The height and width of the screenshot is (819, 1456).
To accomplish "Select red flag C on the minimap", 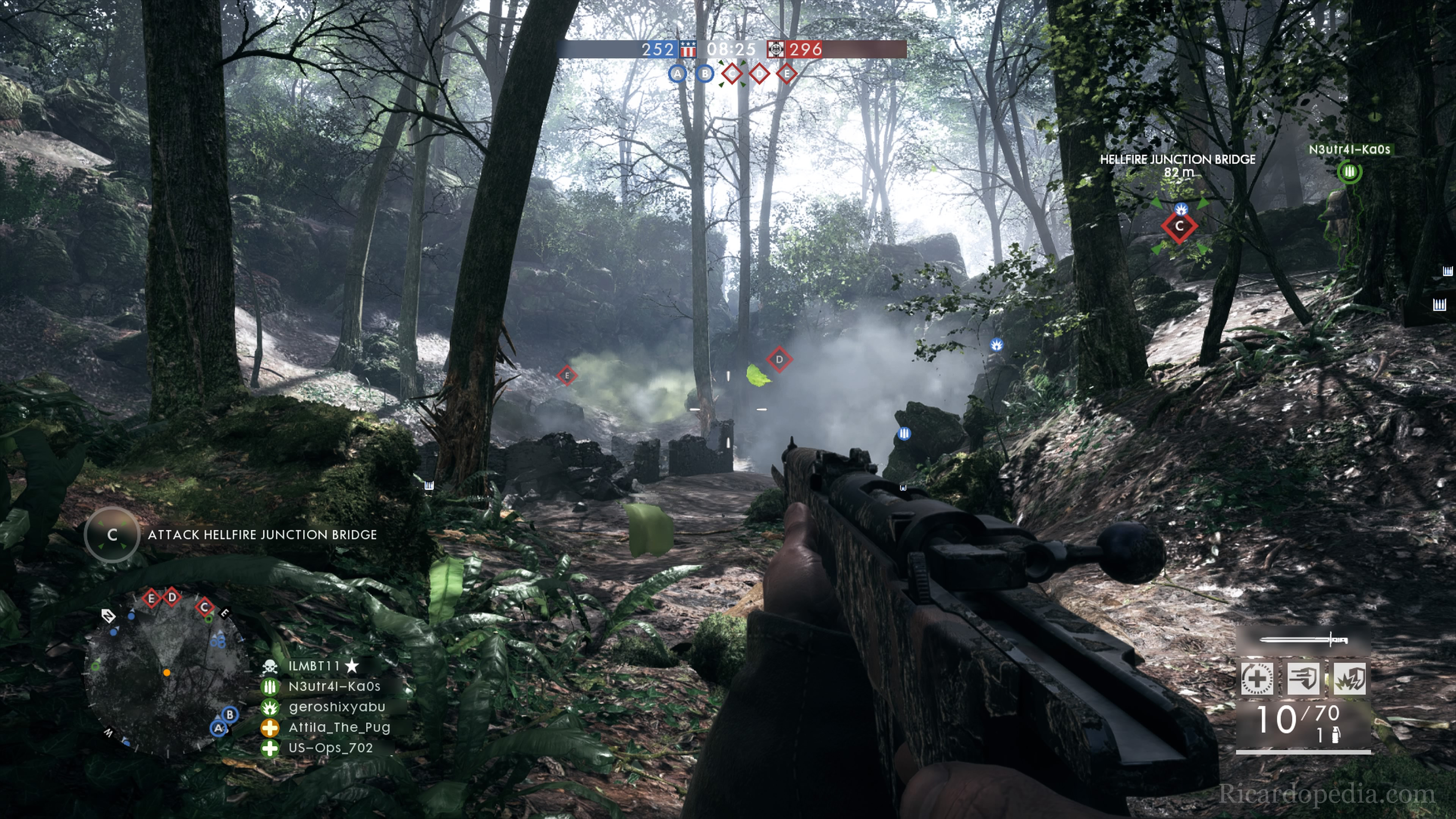I will [x=205, y=607].
